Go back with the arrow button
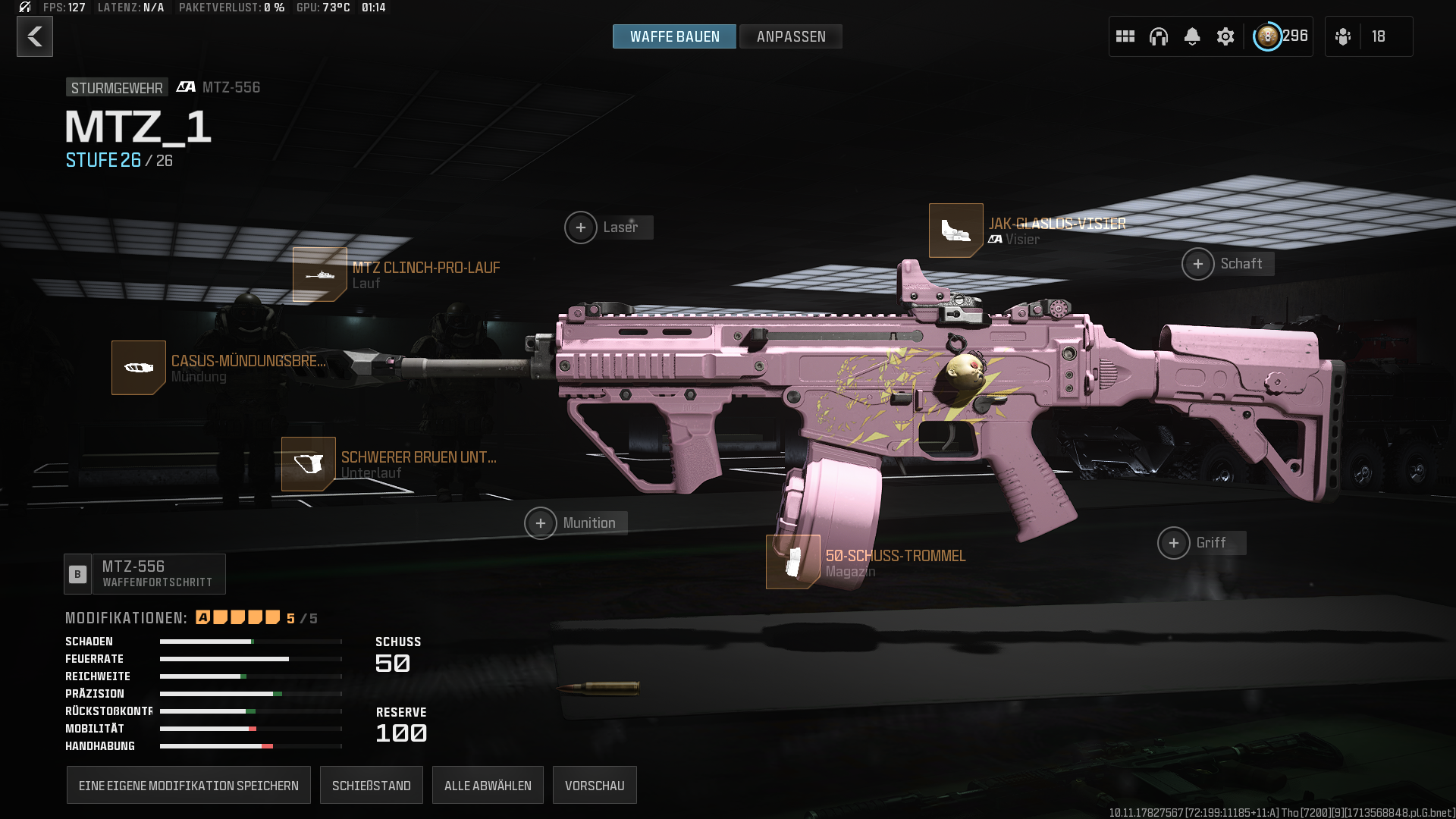1456x819 pixels. 35,36
